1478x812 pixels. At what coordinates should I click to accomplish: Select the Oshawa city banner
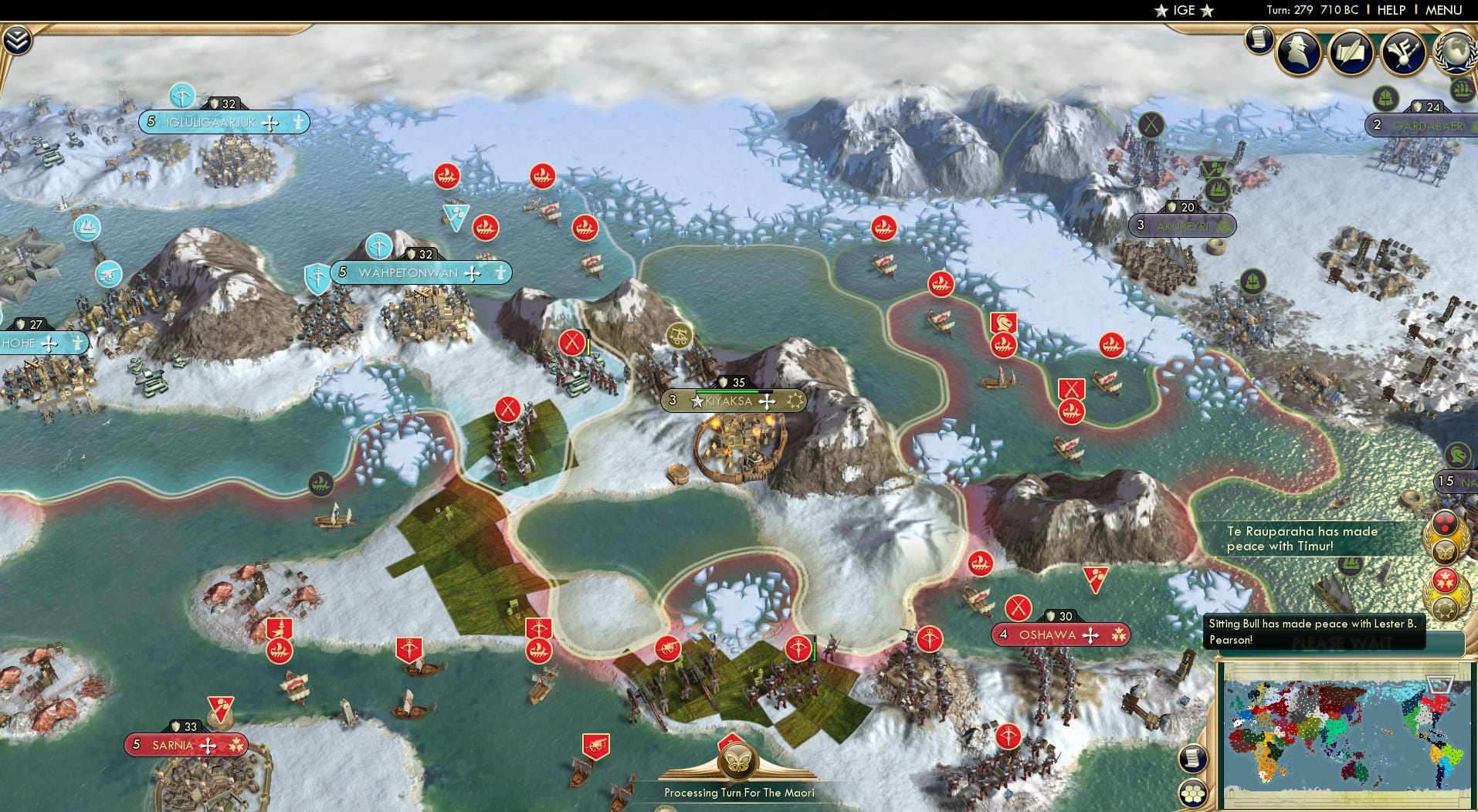click(1059, 634)
